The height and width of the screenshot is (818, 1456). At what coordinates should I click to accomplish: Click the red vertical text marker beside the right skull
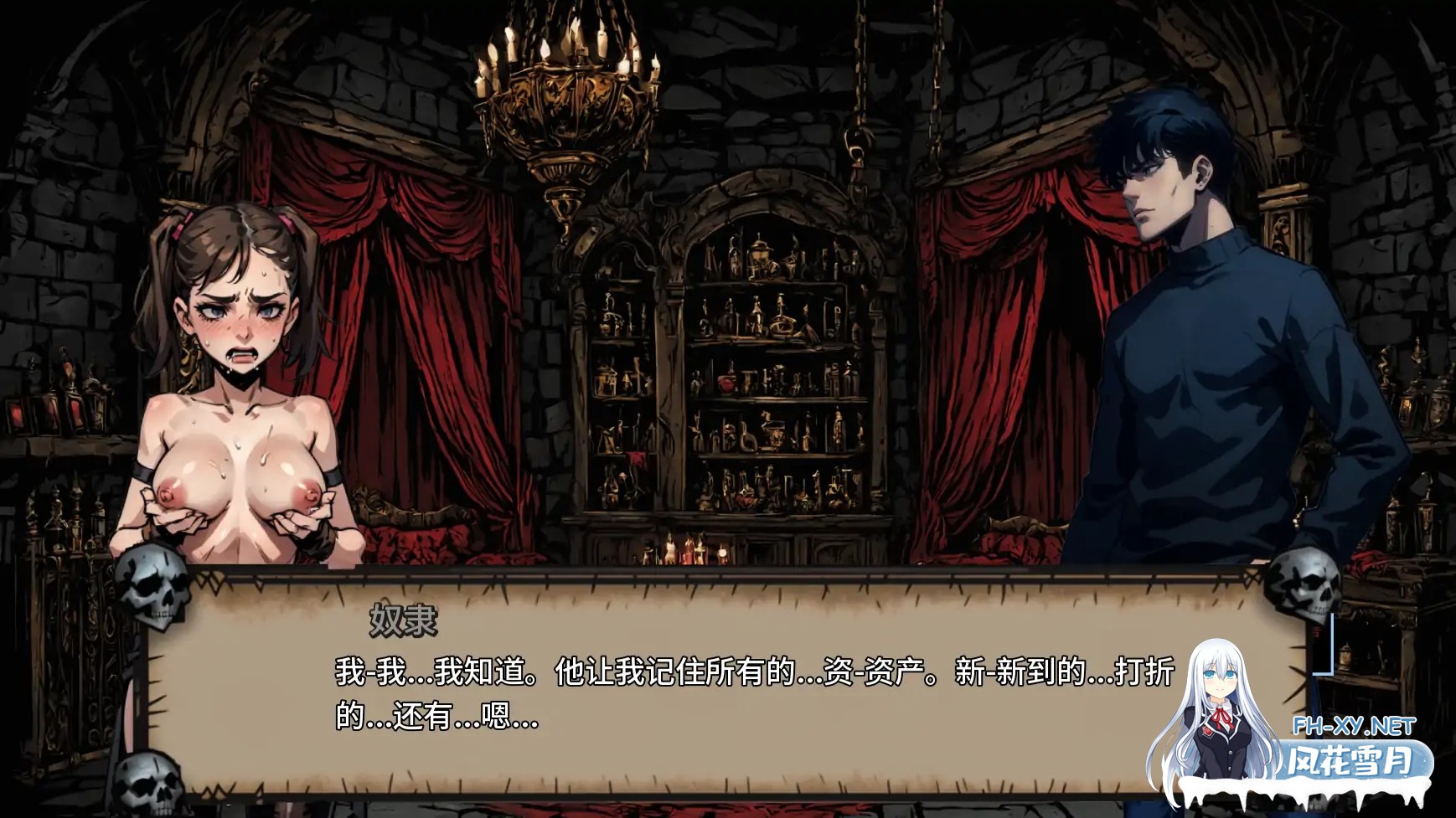[1317, 631]
